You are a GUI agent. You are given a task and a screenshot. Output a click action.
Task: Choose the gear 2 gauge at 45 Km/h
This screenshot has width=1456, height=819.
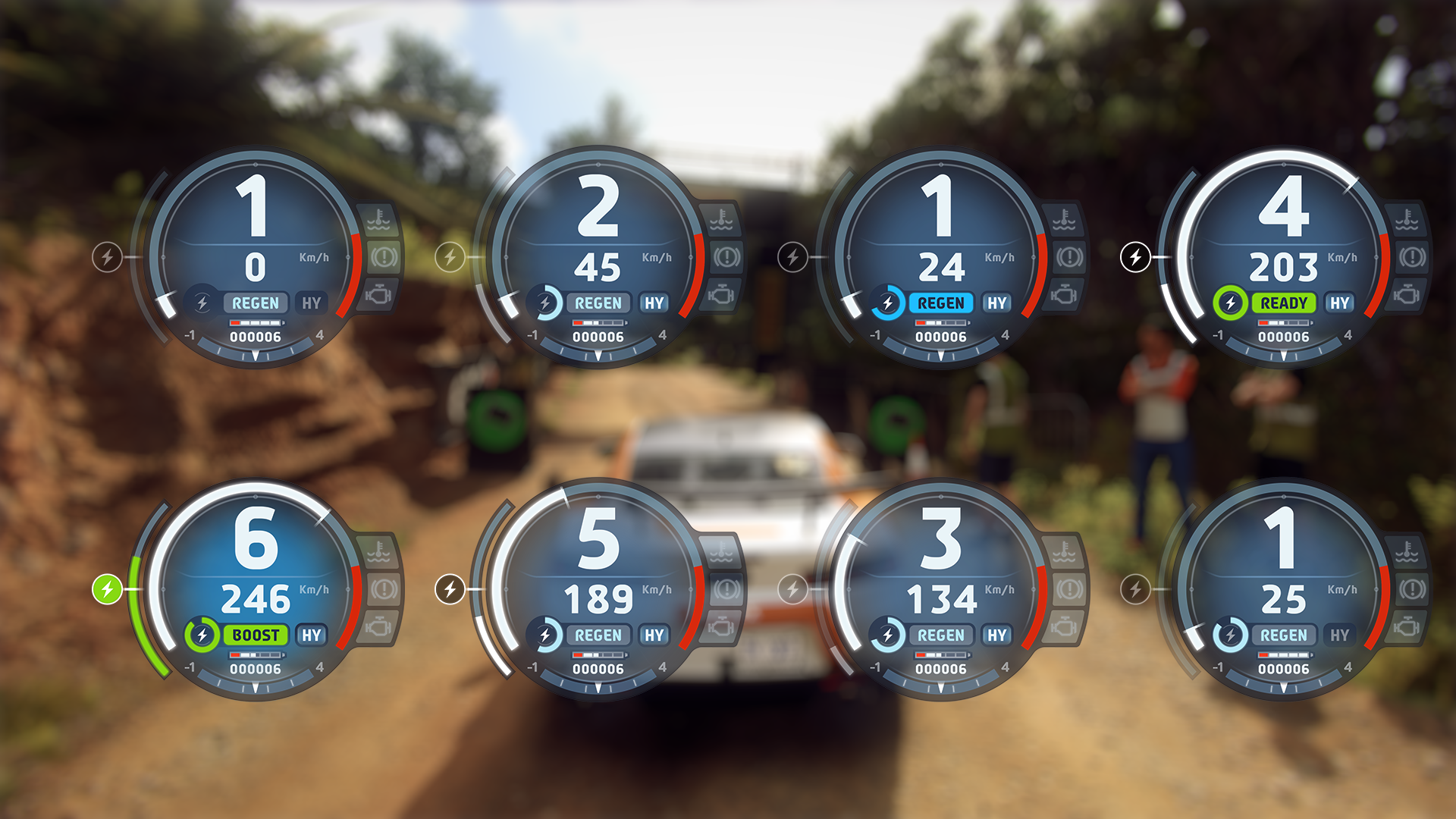tap(598, 258)
